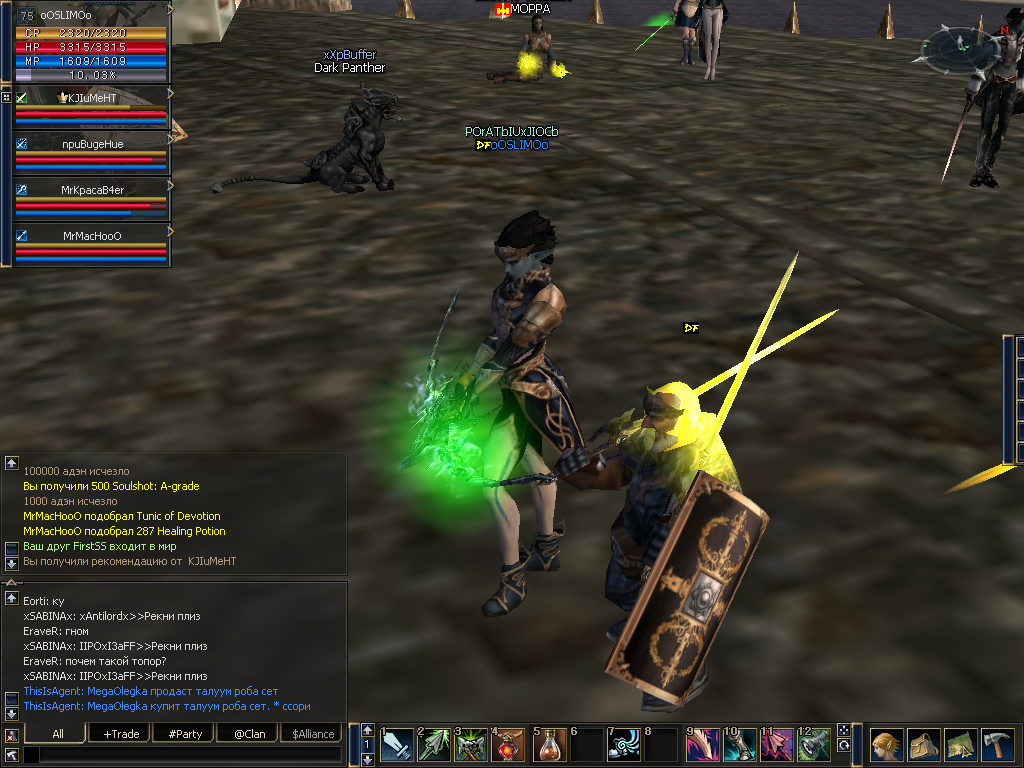1024x768 pixels.
Task: Open the character status elf-face icon
Action: click(x=886, y=746)
